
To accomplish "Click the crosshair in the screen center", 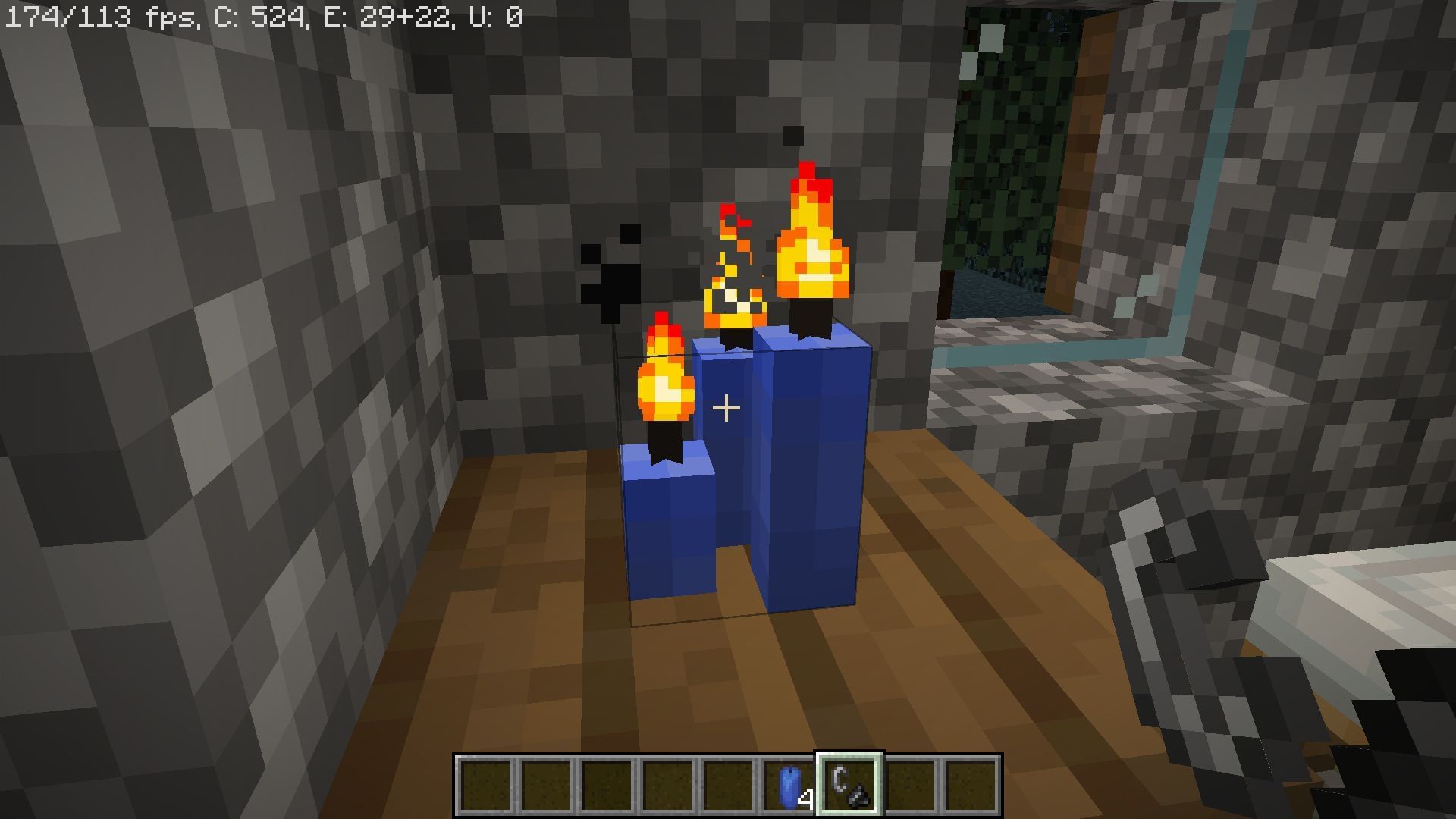I will [726, 408].
